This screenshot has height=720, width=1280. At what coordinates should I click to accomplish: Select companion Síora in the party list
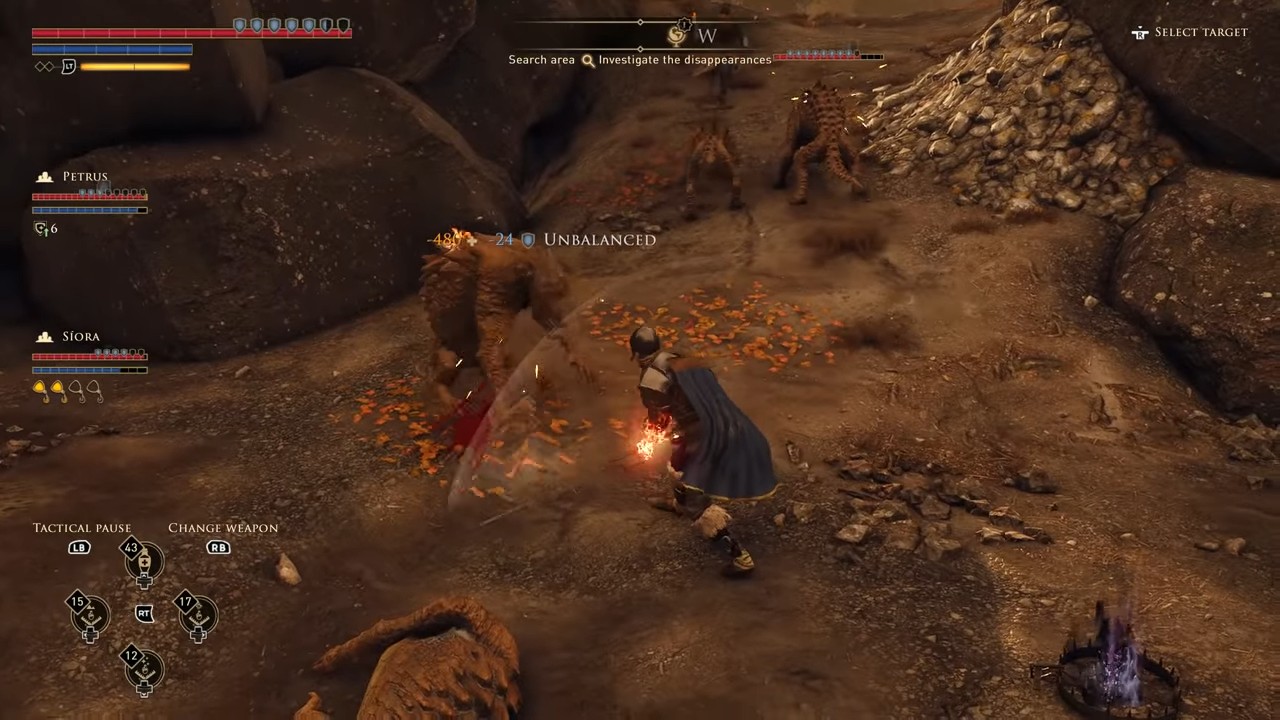tap(80, 337)
